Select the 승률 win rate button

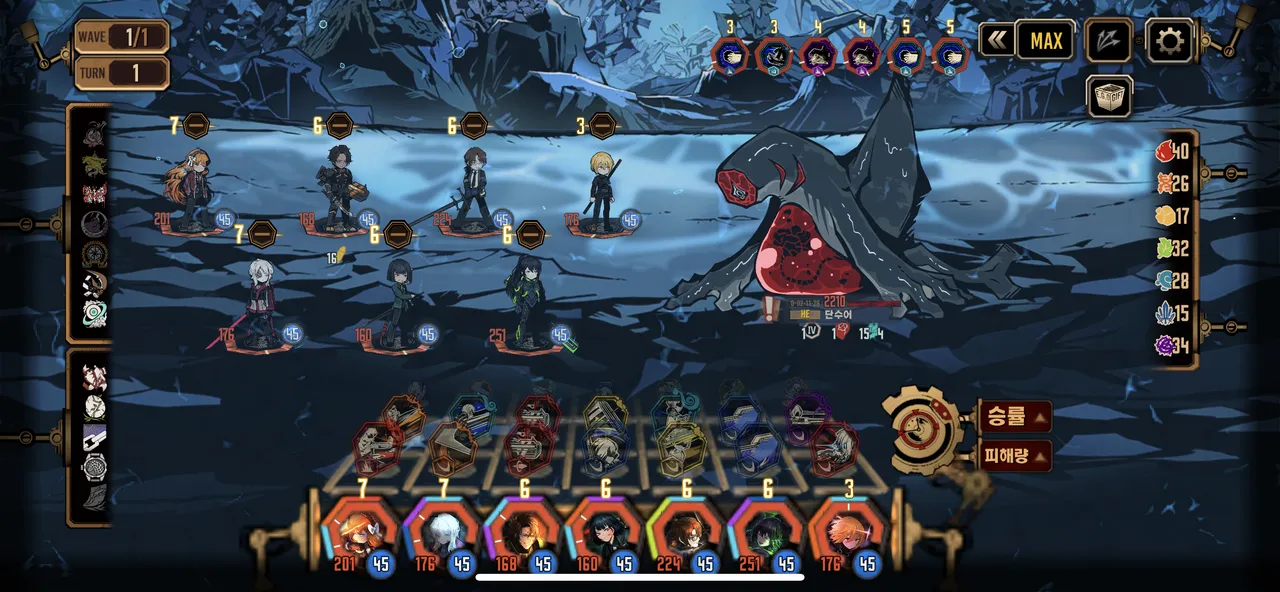[1015, 416]
